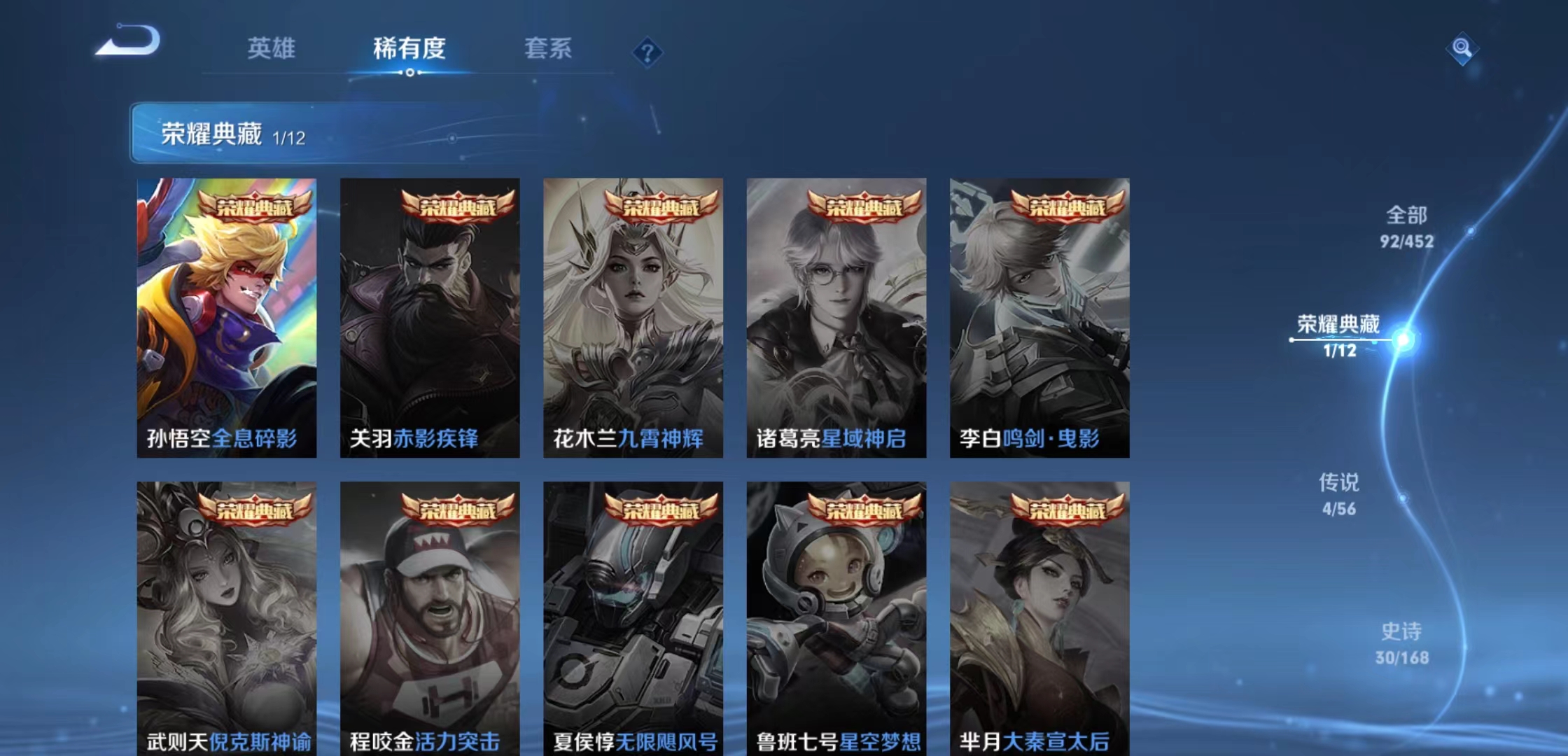Viewport: 1568px width, 756px height.
Task: Open the 花木兰 九霄神辉 skin
Action: 632,315
